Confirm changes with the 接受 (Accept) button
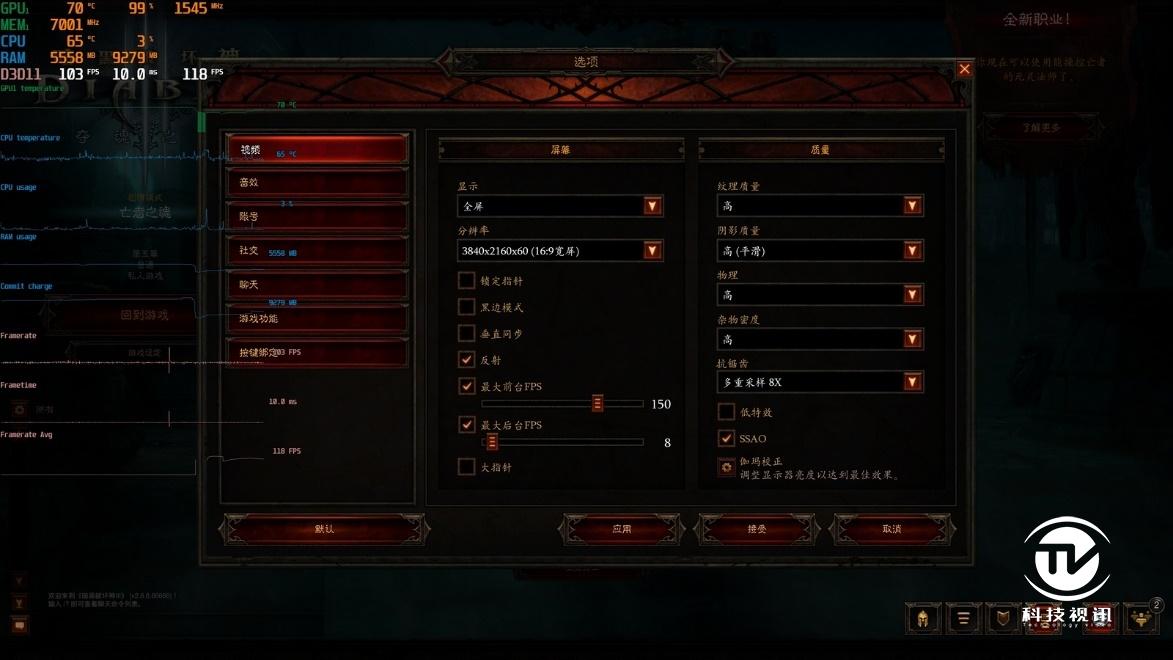Image resolution: width=1173 pixels, height=660 pixels. [757, 529]
